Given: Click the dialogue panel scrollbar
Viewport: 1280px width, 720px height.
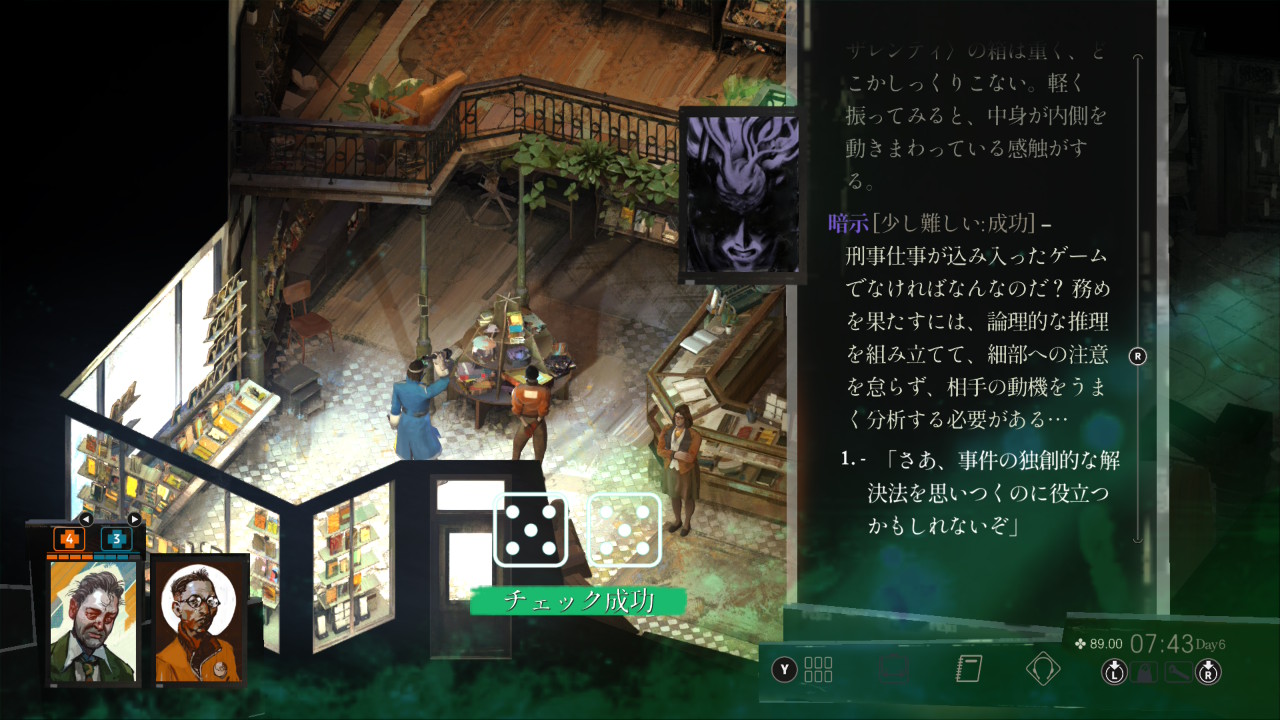Looking at the screenshot, I should (1138, 356).
